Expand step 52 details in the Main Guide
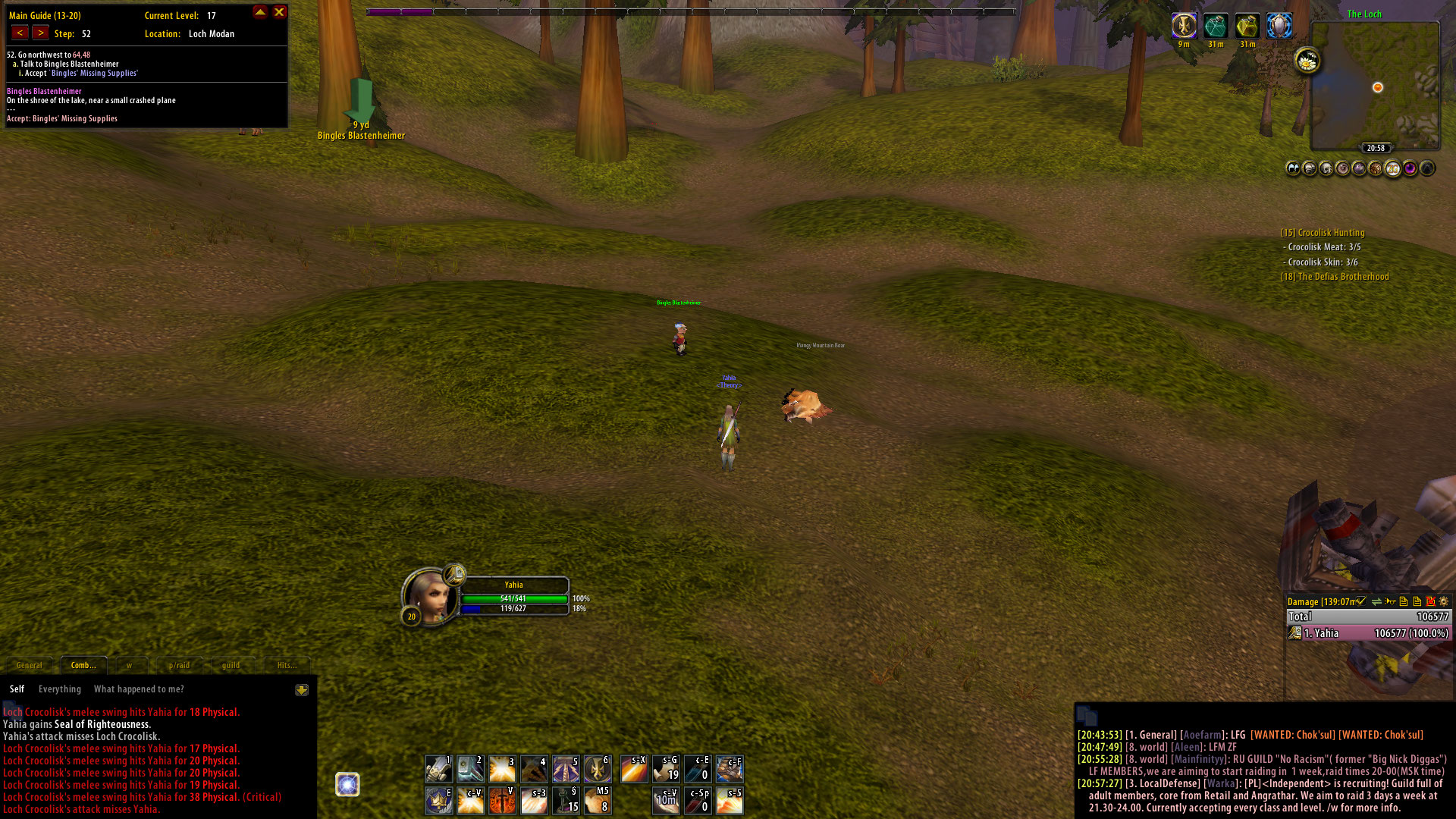 click(30, 55)
